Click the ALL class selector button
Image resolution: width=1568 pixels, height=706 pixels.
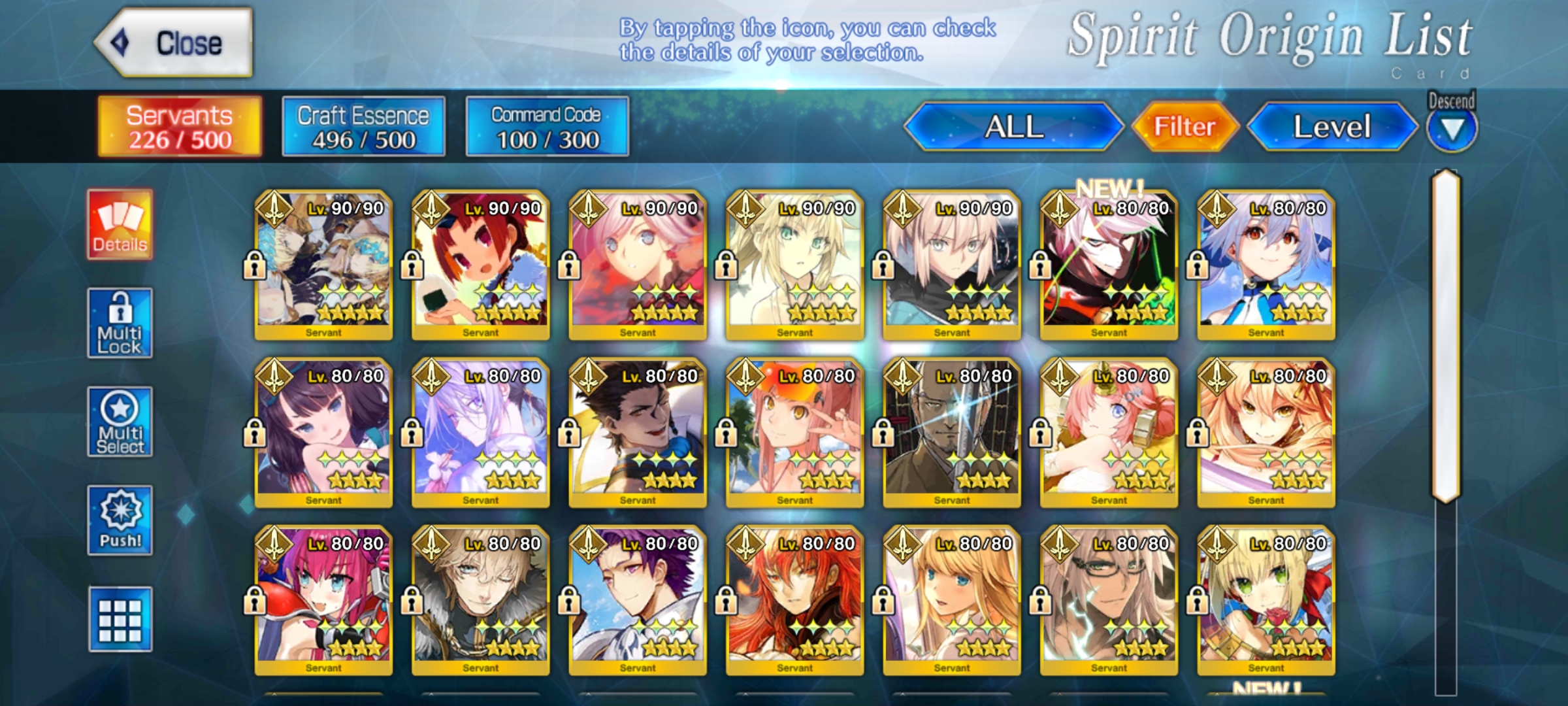(1013, 127)
